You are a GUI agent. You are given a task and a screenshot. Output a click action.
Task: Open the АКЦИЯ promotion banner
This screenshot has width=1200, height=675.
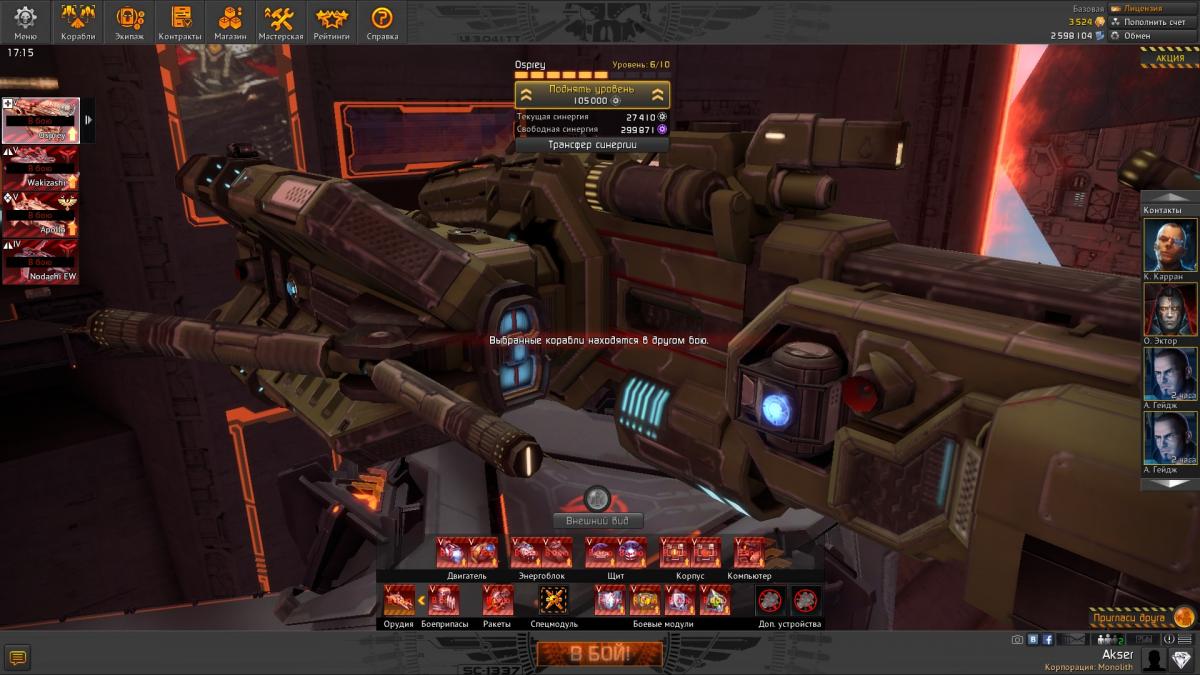coord(1170,58)
